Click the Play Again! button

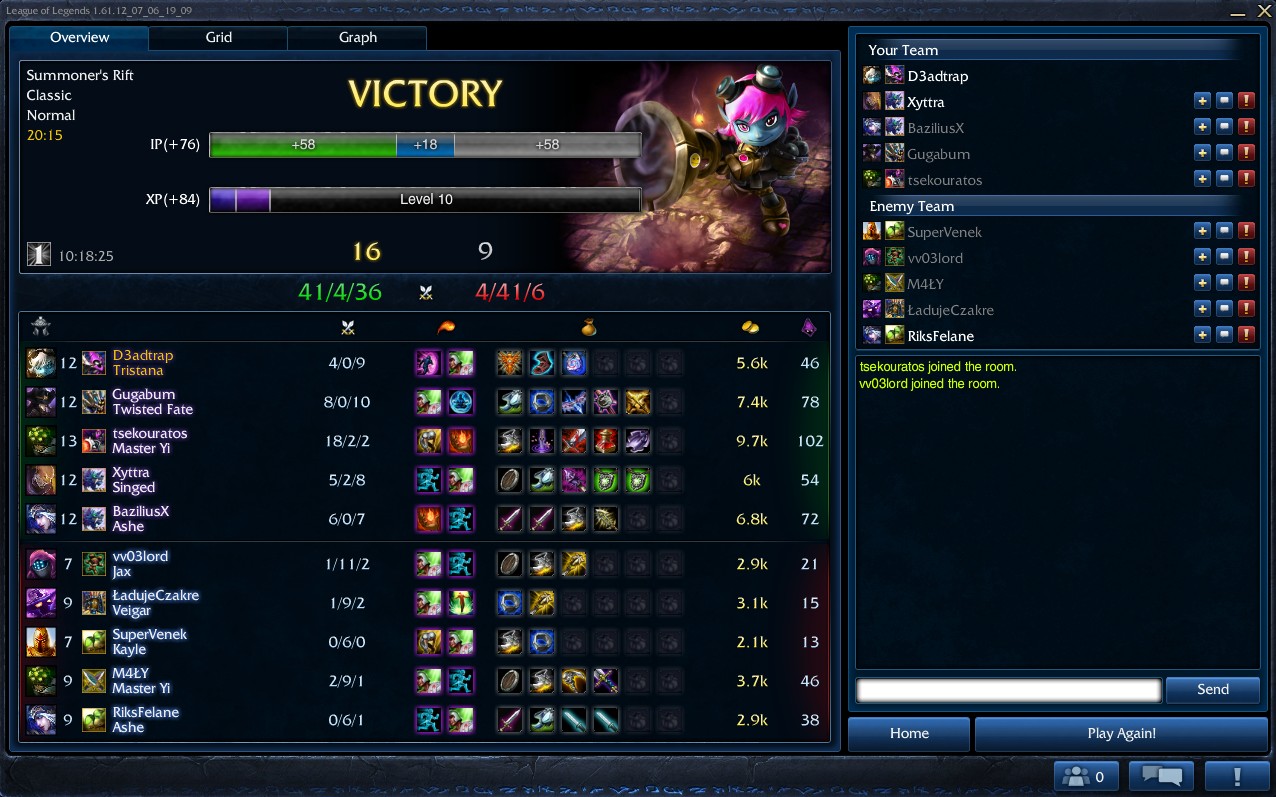pos(1121,734)
